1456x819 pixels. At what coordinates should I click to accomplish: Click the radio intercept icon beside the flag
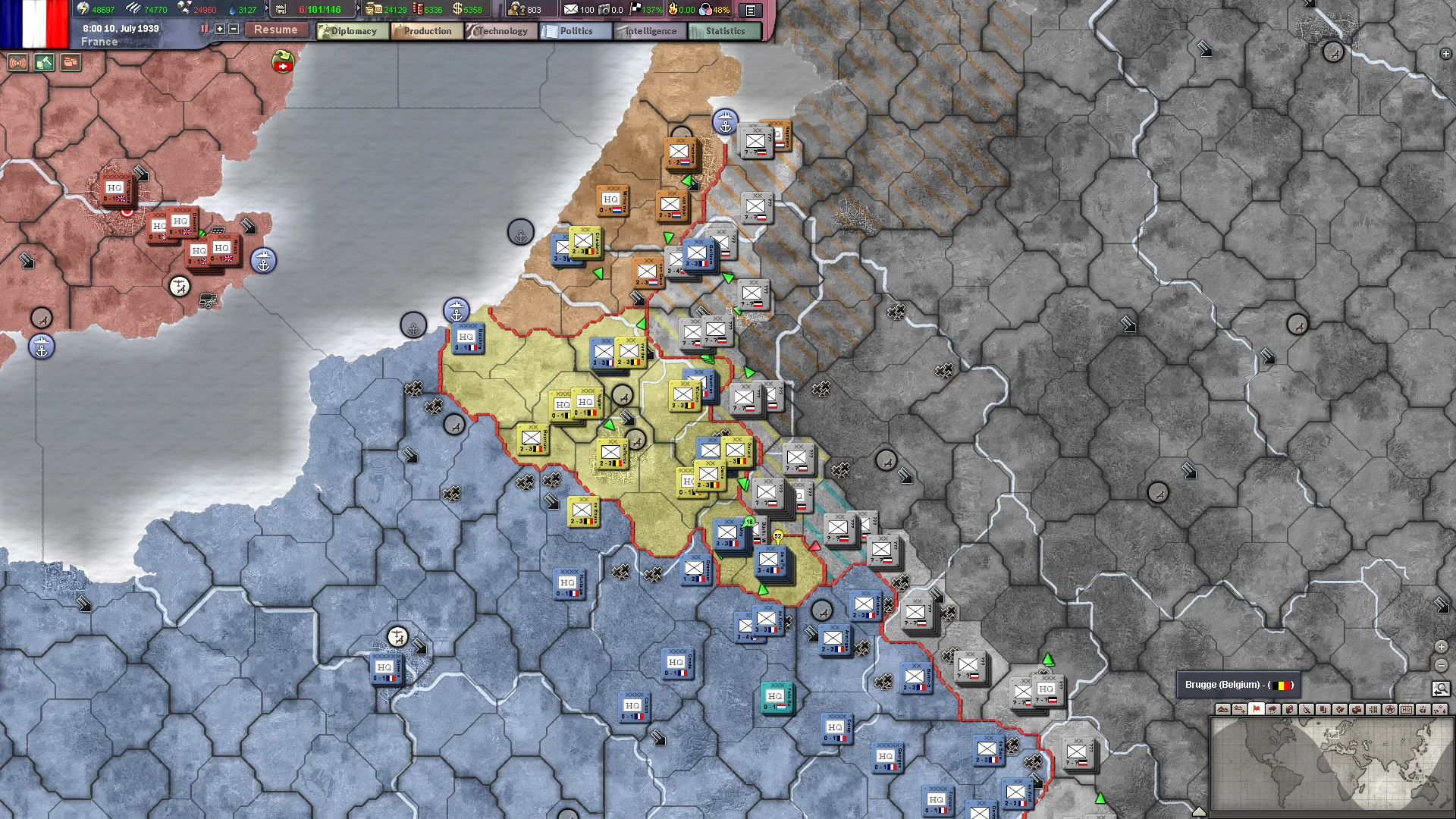(x=17, y=62)
